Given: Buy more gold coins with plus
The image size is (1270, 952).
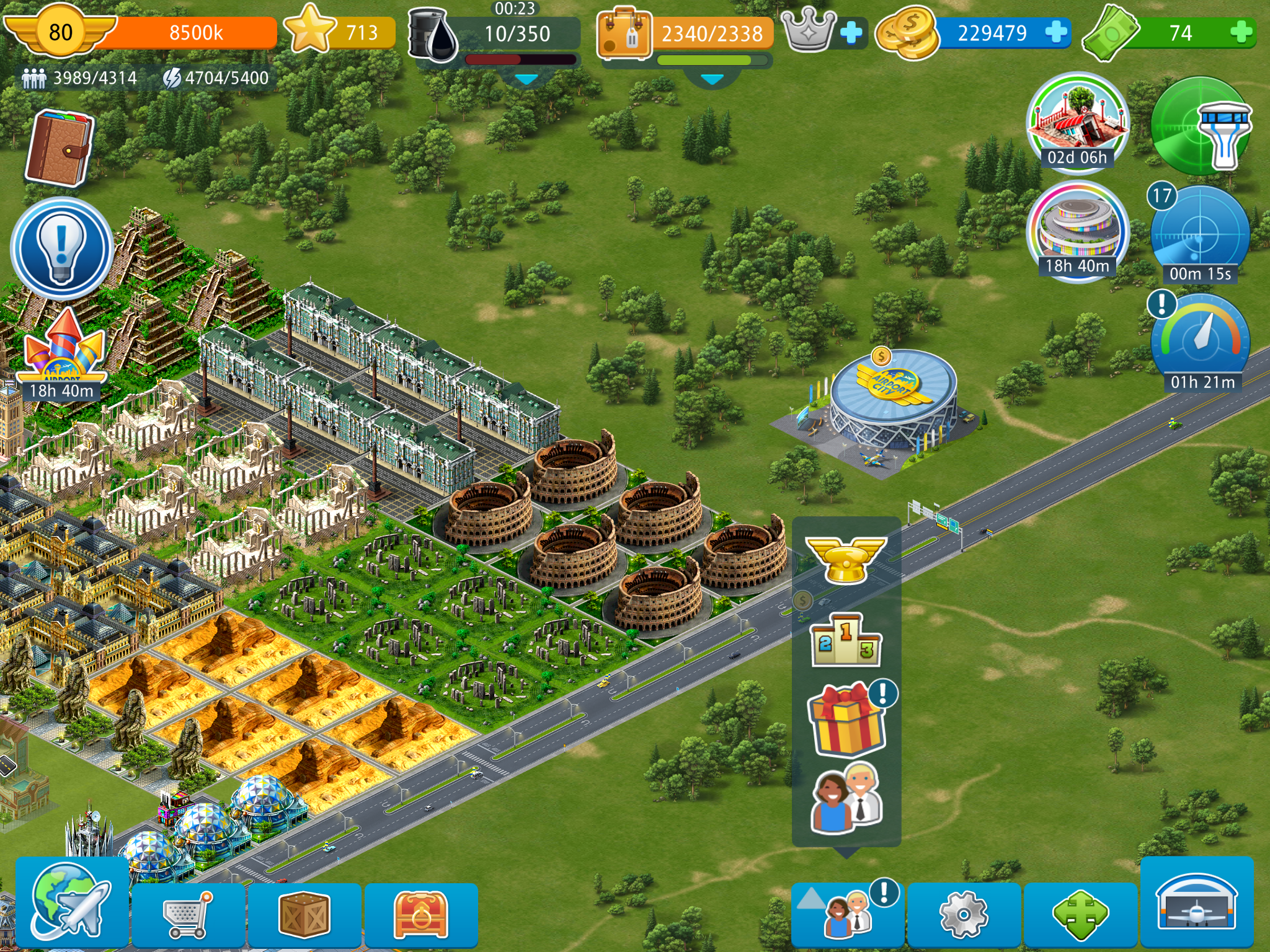Looking at the screenshot, I should tap(1056, 32).
